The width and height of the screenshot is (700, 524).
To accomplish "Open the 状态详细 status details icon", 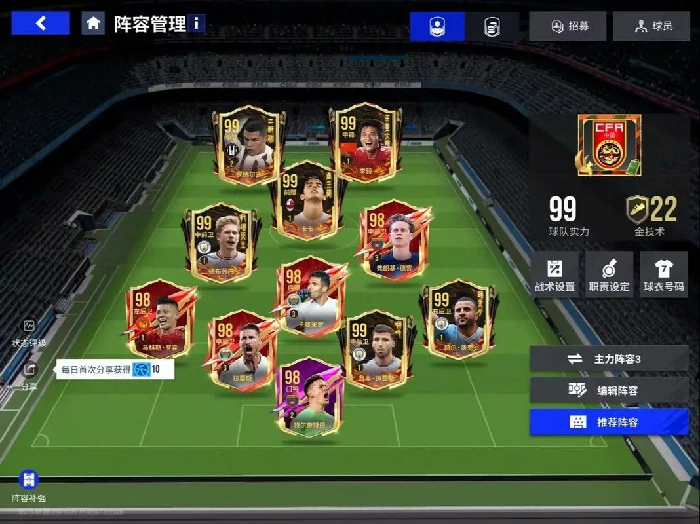I will 29,332.
